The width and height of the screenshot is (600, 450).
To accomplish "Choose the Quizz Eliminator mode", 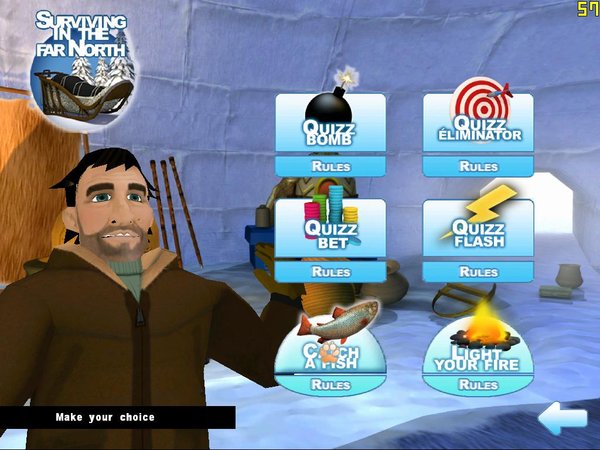I will pyautogui.click(x=477, y=125).
